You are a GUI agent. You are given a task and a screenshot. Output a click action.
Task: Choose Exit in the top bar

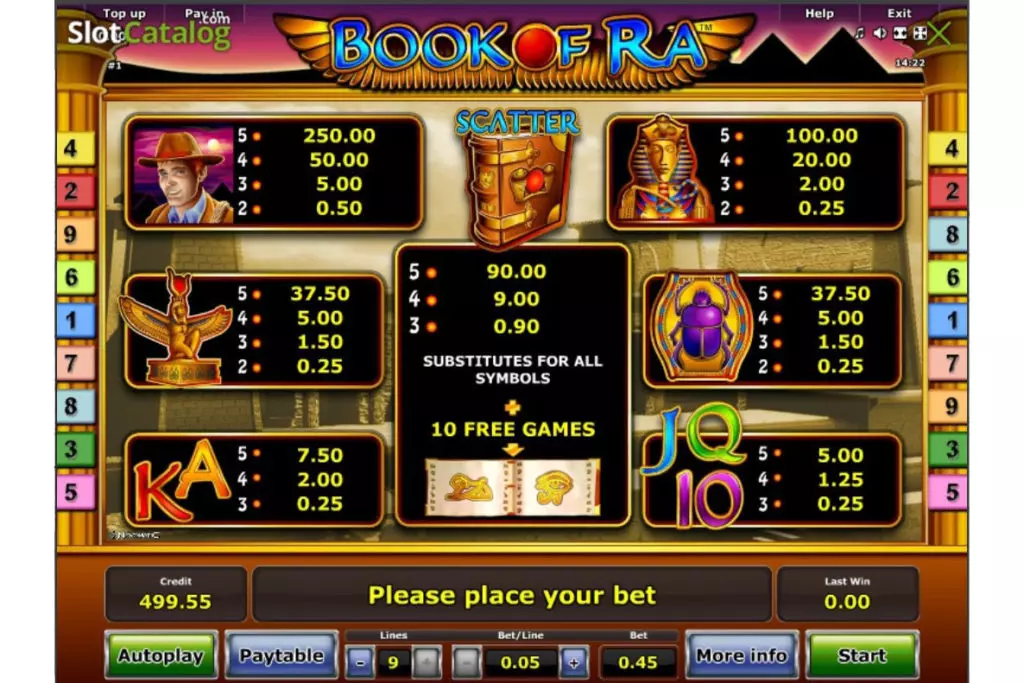899,13
